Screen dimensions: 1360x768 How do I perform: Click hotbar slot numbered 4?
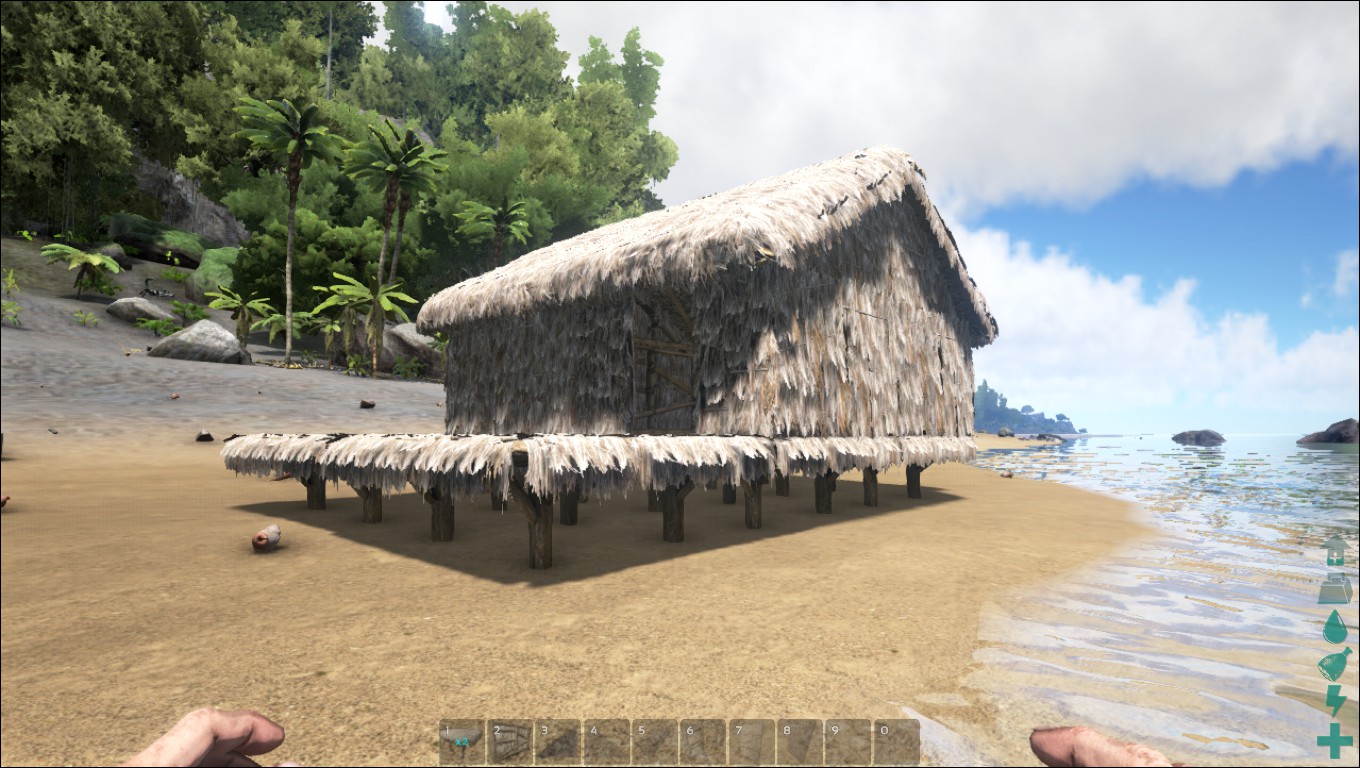click(x=606, y=742)
